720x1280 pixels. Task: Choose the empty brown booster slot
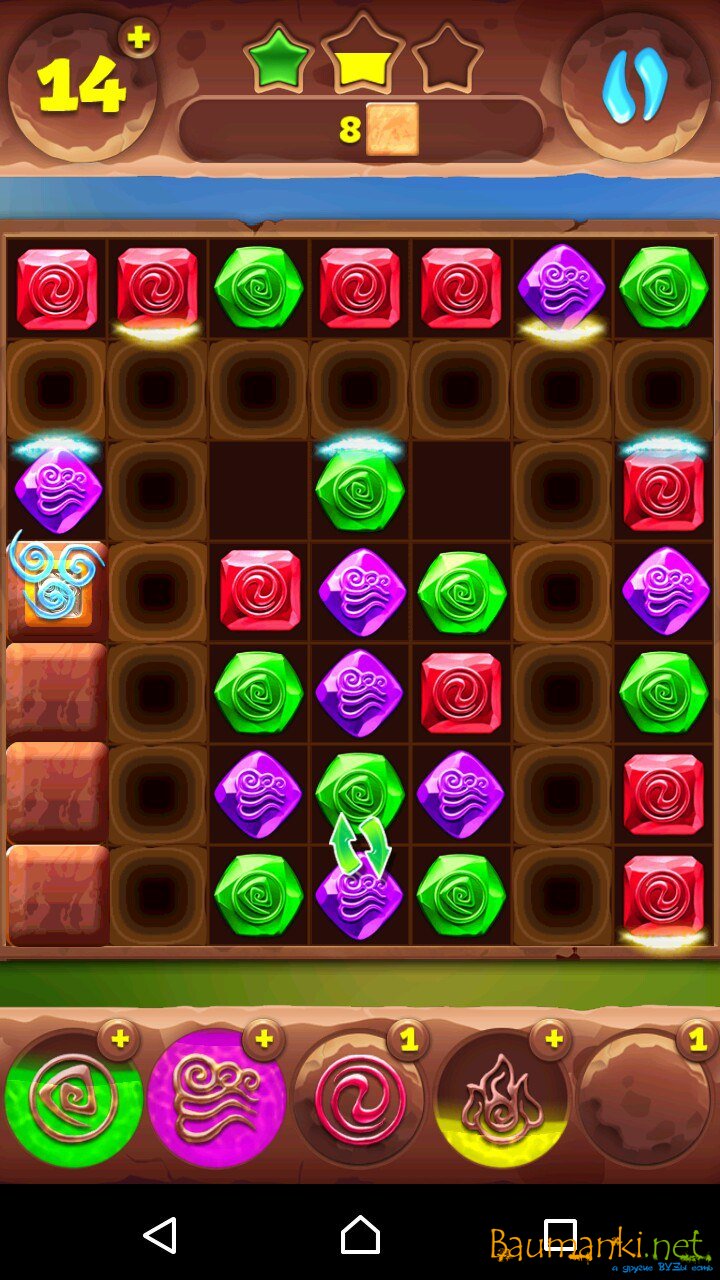click(x=644, y=1100)
